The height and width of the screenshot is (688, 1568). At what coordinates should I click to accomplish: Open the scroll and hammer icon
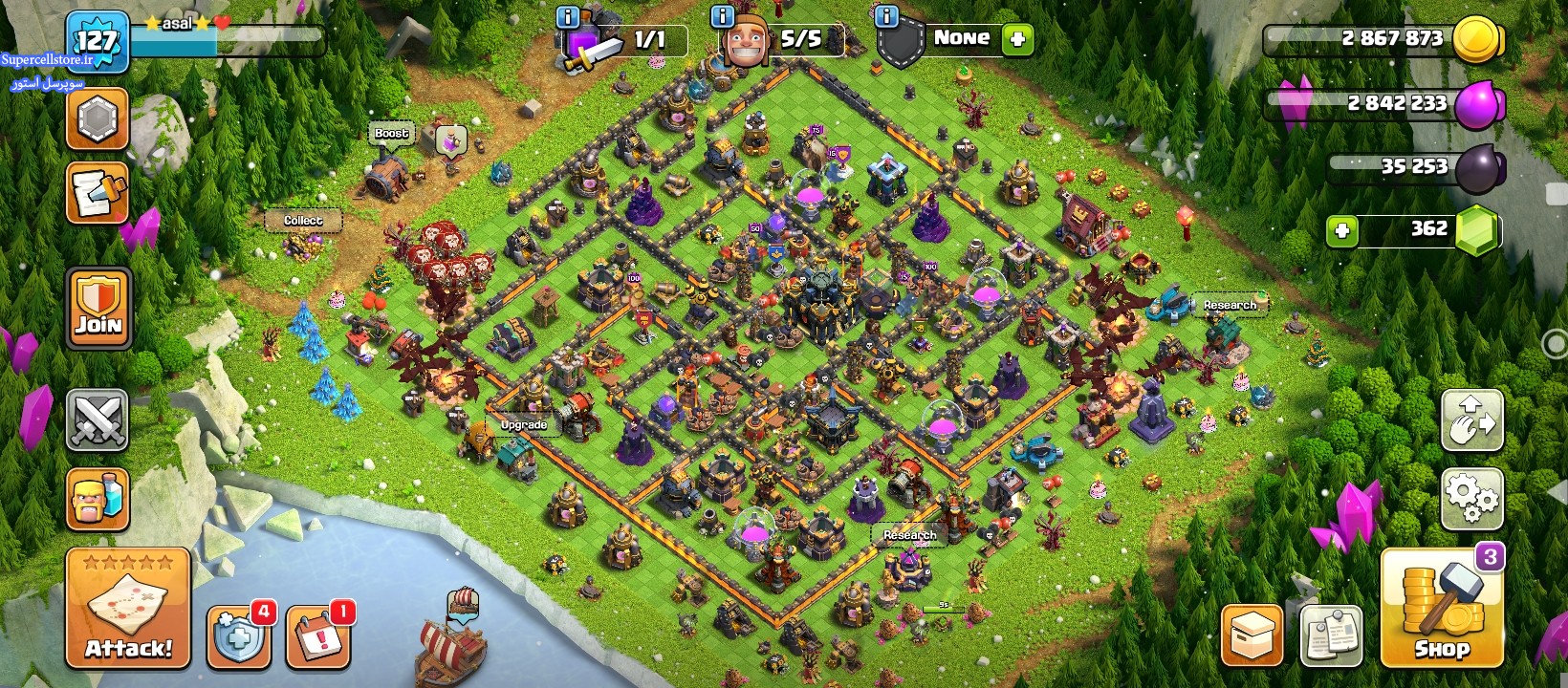[x=98, y=193]
